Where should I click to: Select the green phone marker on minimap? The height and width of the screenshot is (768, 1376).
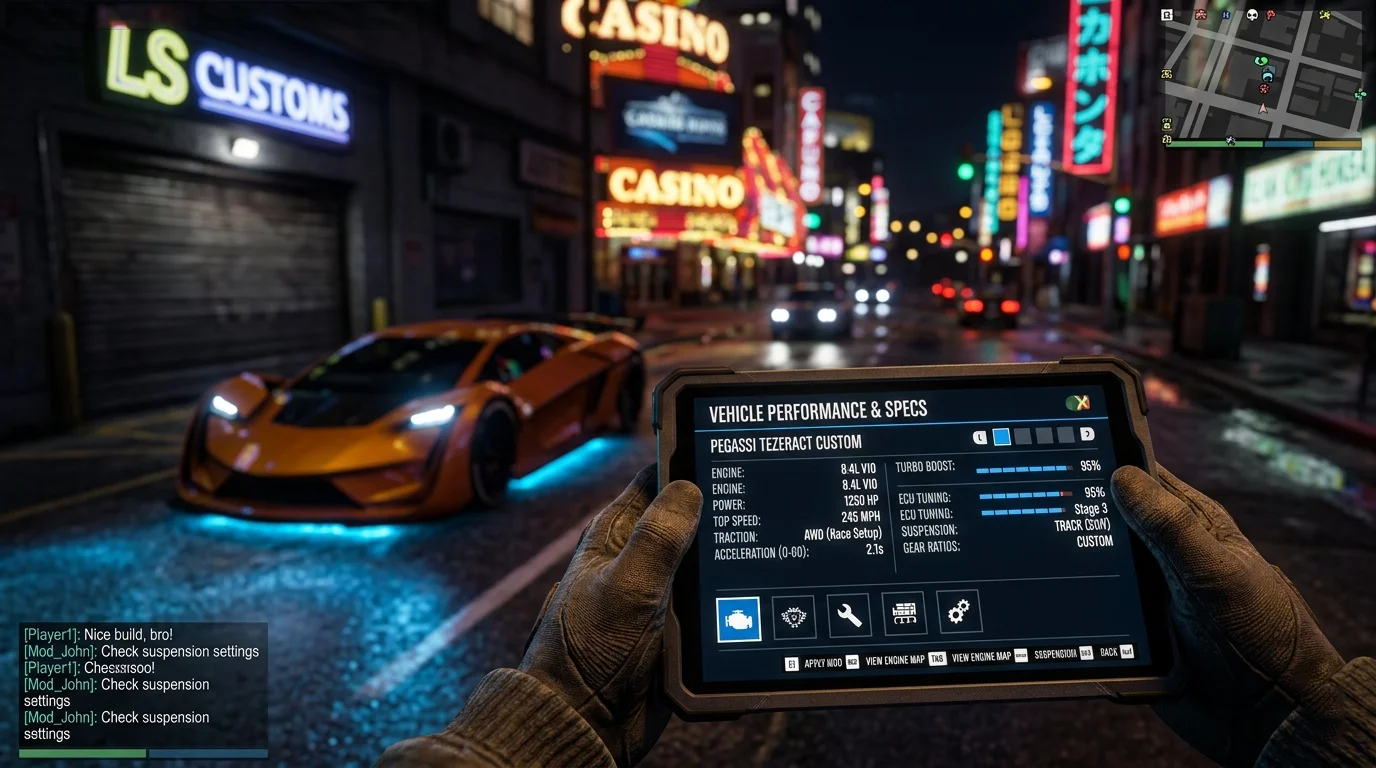point(1262,61)
